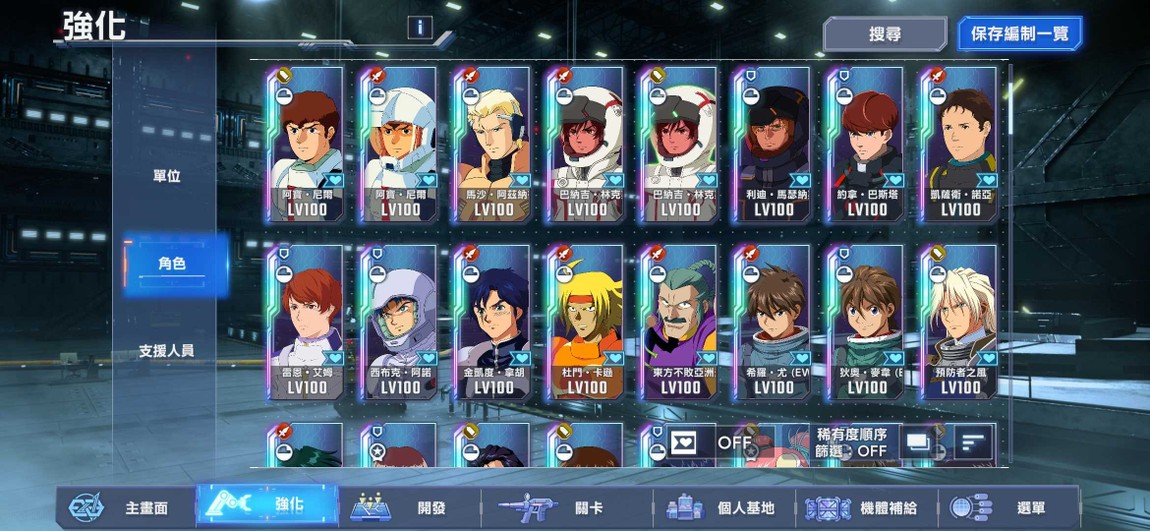Pick the 東方不敗亞洲 character card
The height and width of the screenshot is (531, 1150).
[x=679, y=322]
